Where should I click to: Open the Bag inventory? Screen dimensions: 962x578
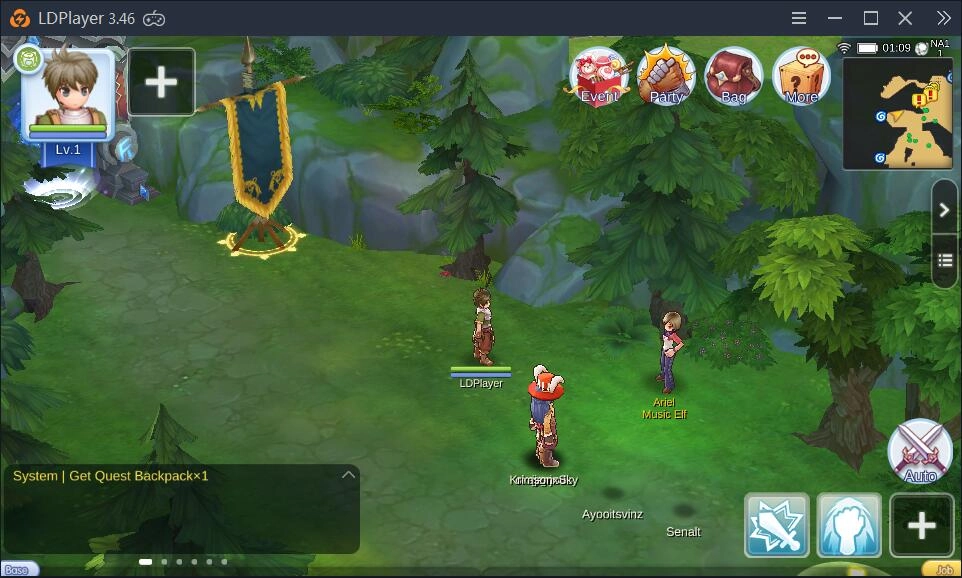coord(733,76)
